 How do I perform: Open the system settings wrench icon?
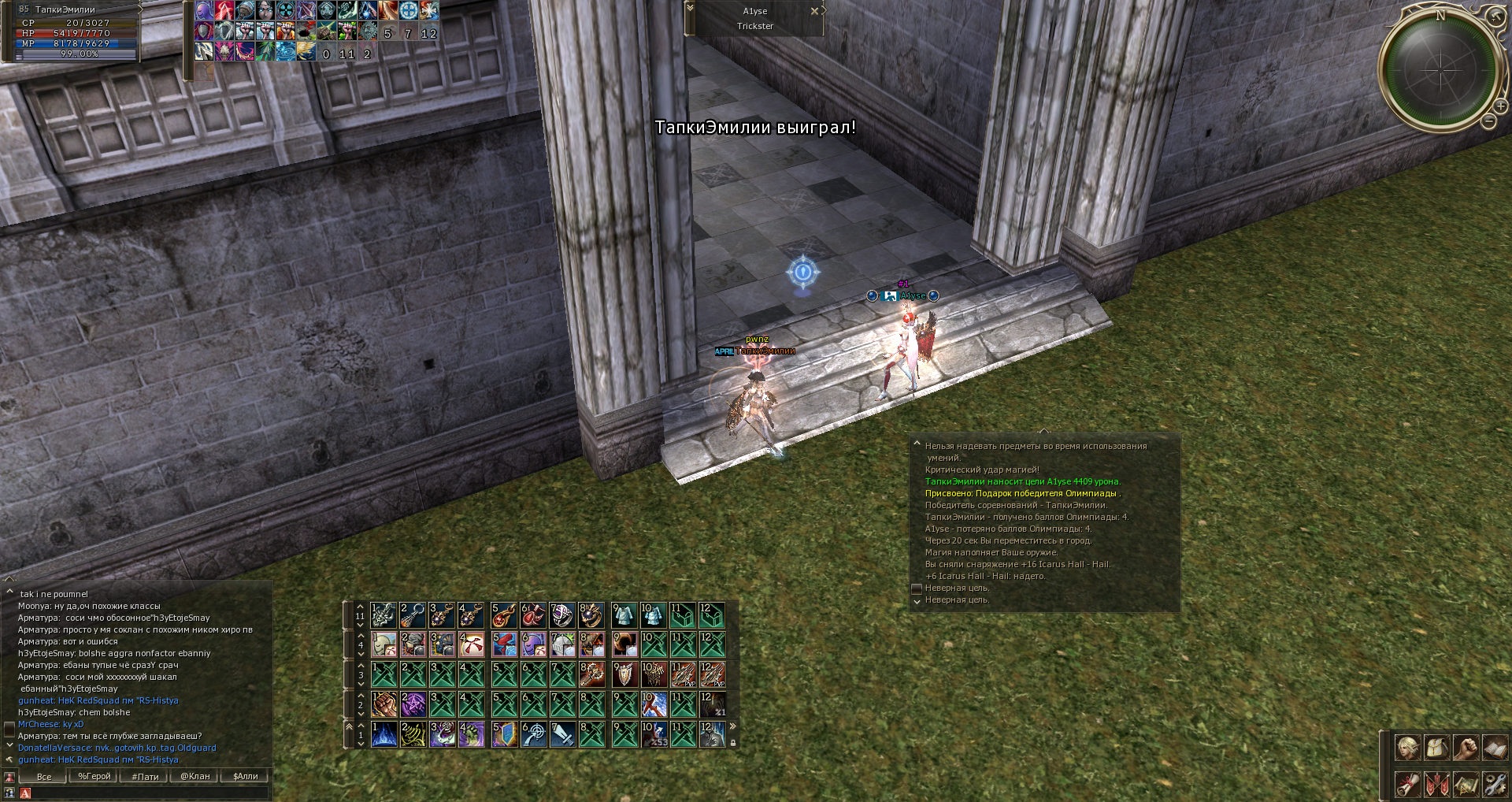coord(1495,785)
